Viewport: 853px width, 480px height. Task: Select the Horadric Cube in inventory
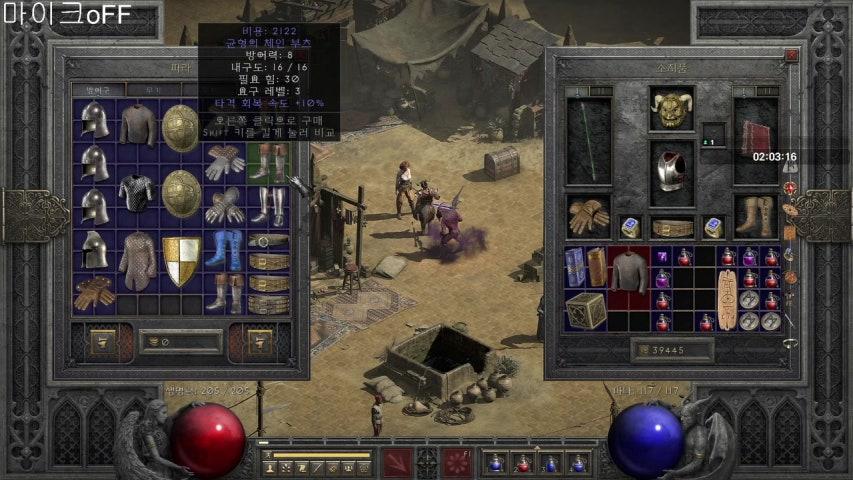point(587,310)
